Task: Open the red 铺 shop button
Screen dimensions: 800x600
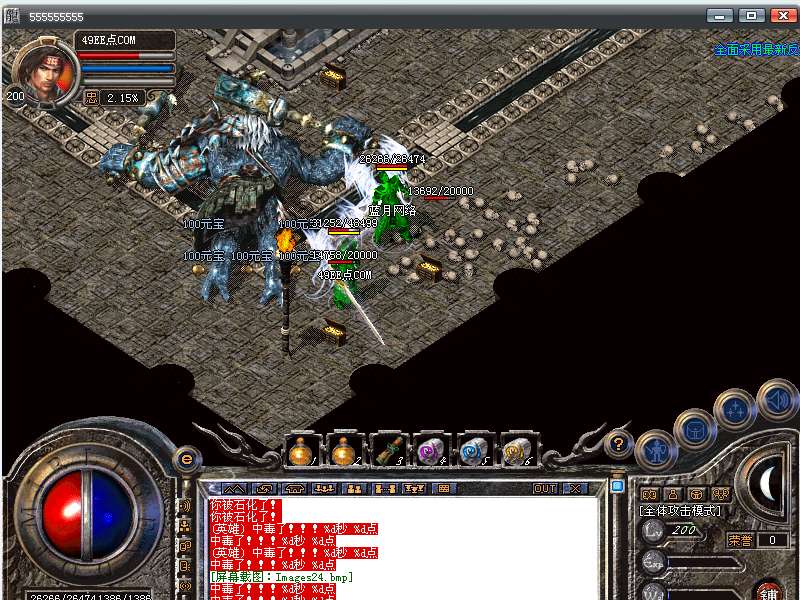Action: tap(768, 592)
